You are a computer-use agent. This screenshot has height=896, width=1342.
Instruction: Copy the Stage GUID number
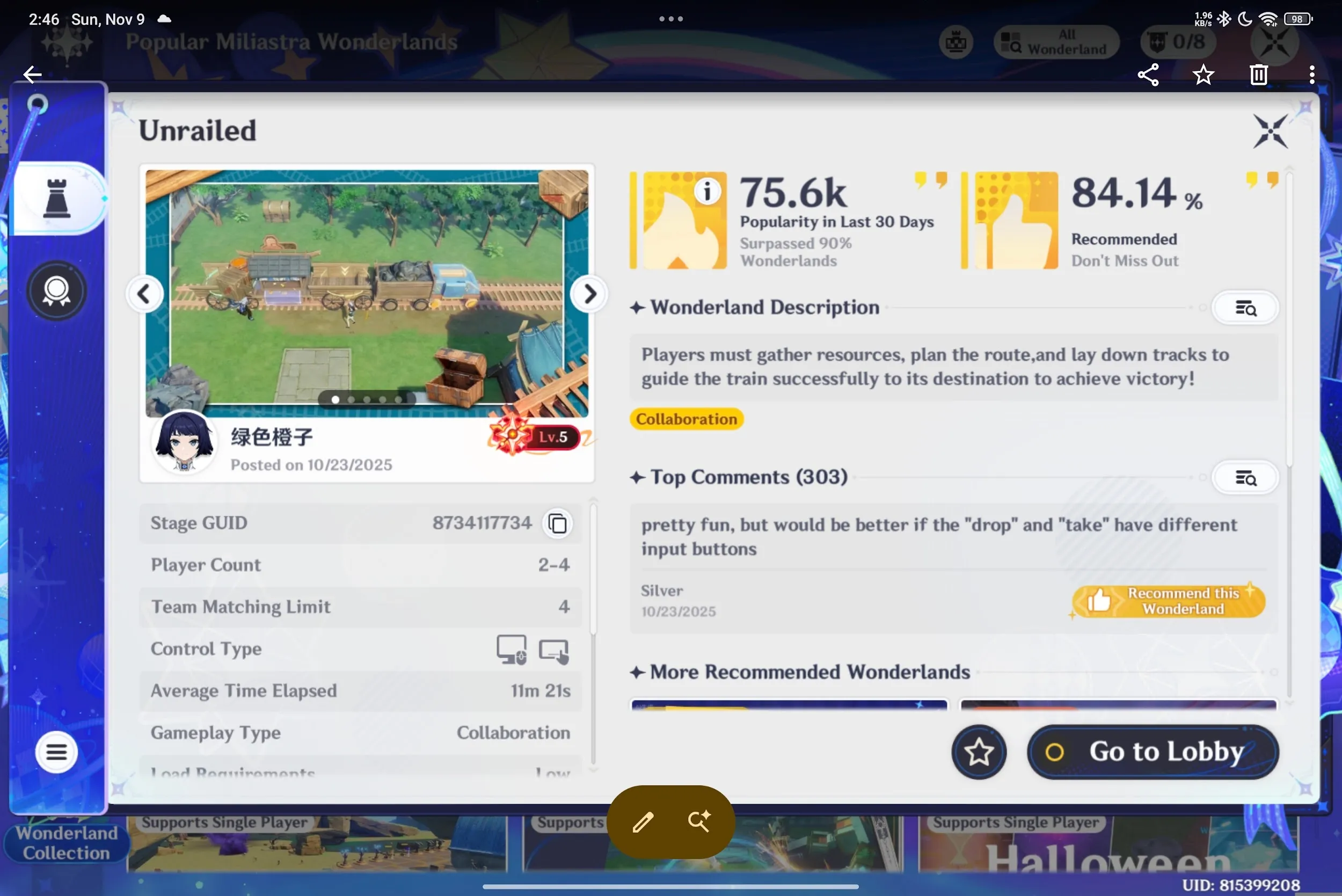[558, 523]
